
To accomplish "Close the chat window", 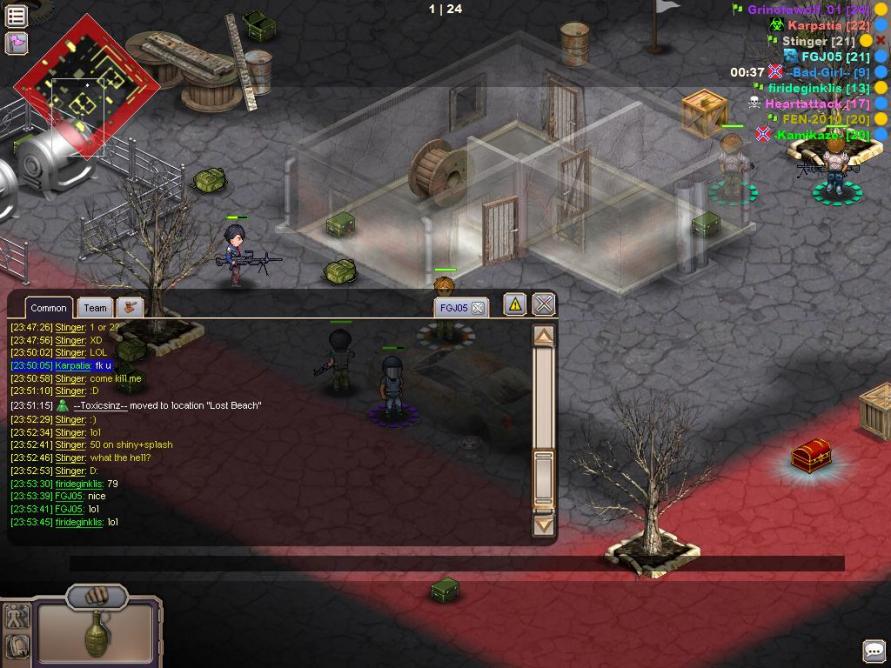I will (x=543, y=304).
